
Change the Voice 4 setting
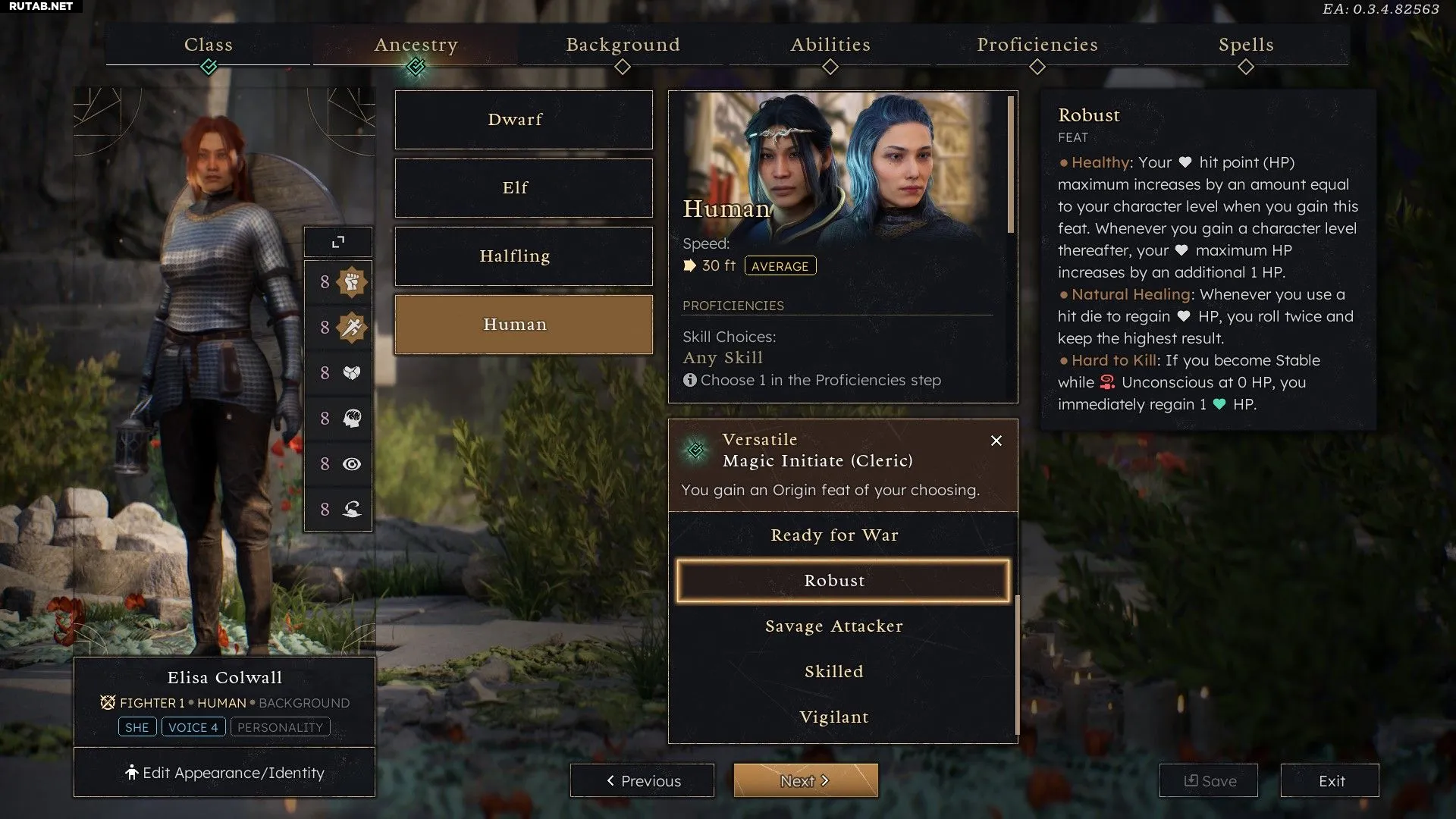(x=193, y=727)
